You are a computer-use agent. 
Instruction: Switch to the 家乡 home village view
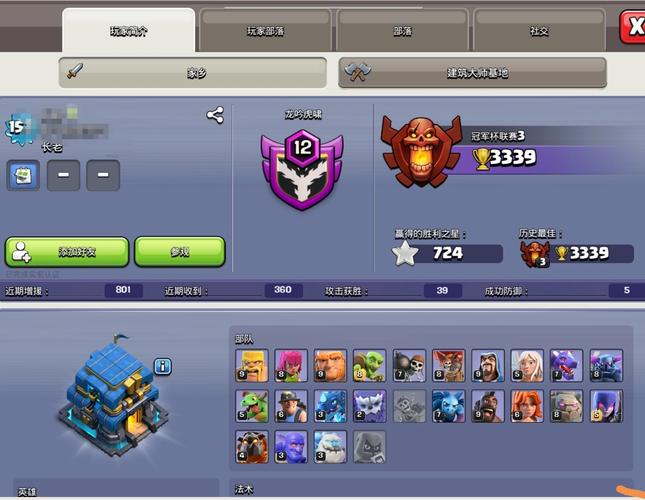194,73
